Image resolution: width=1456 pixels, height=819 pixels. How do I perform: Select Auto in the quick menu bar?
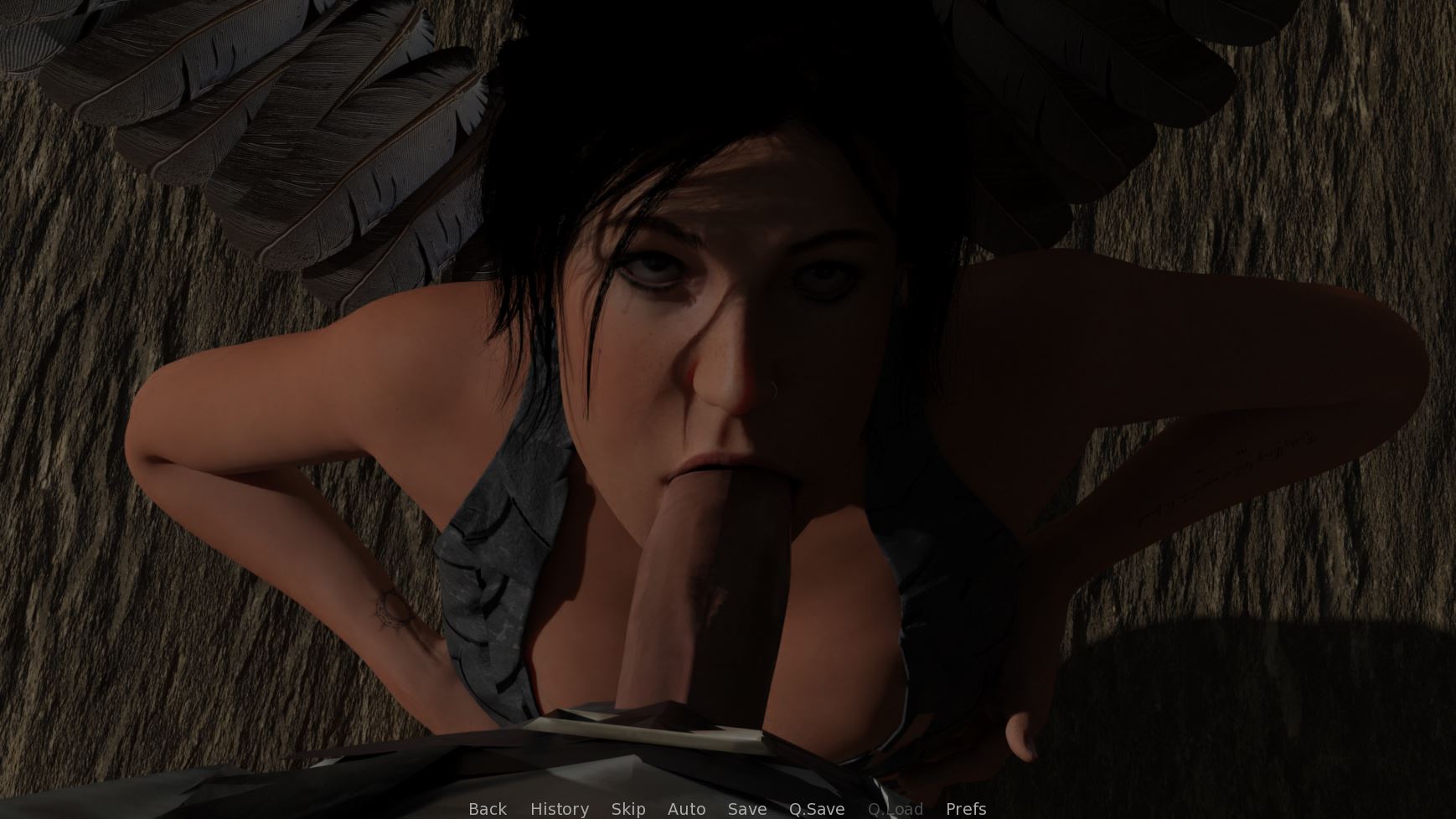[686, 809]
